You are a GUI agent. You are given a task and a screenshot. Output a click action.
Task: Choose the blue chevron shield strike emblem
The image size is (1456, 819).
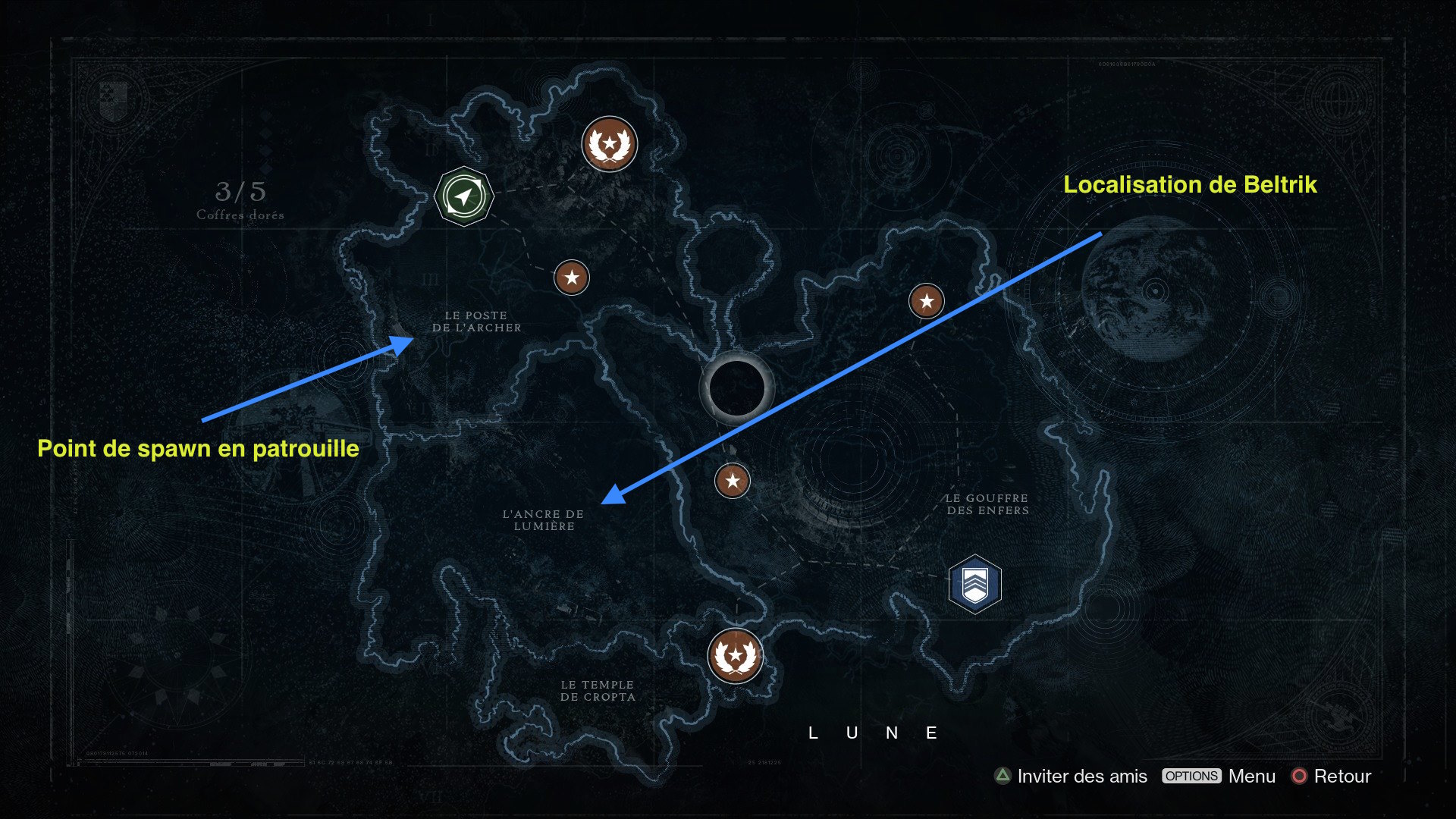974,584
